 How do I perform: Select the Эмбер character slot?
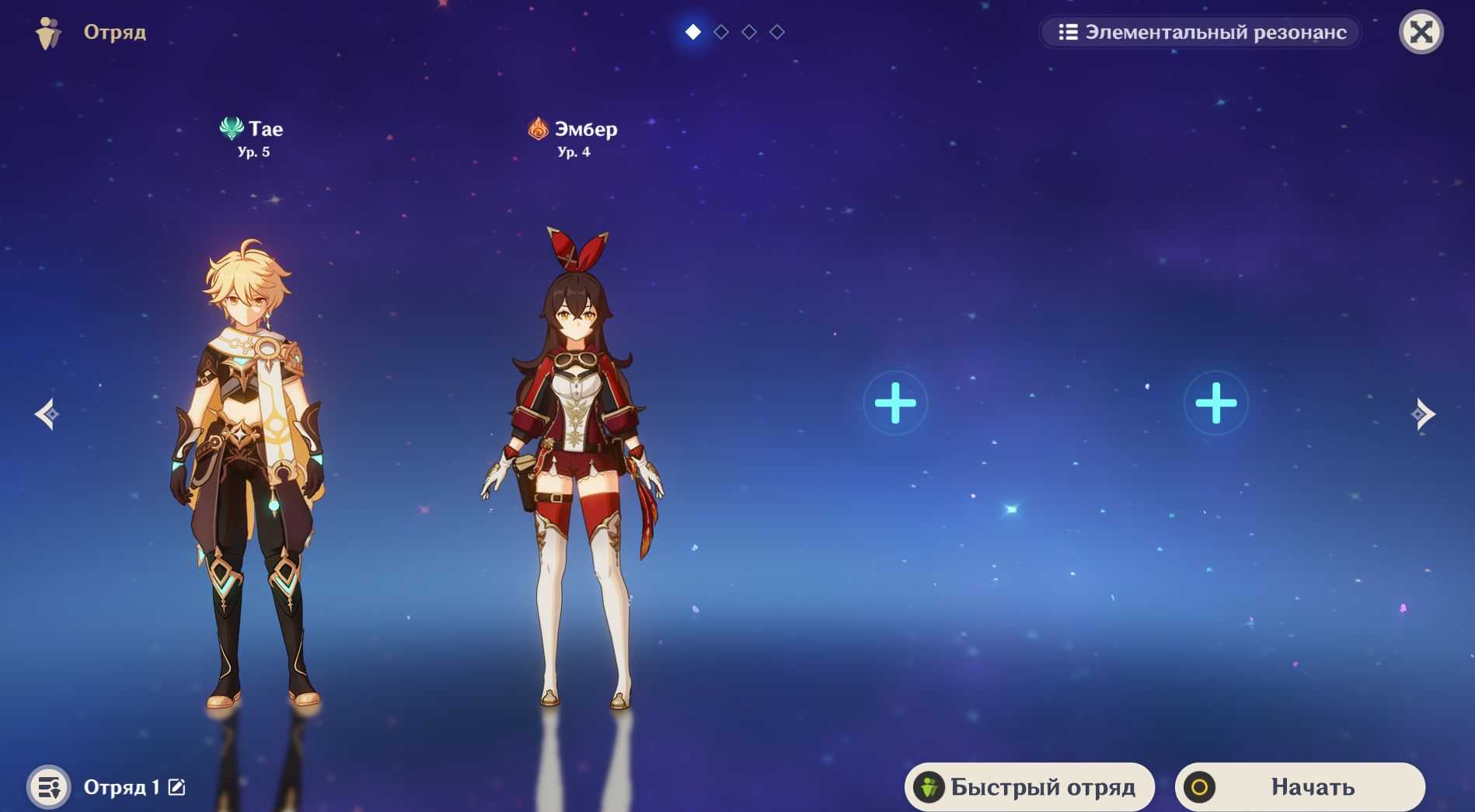[x=574, y=466]
